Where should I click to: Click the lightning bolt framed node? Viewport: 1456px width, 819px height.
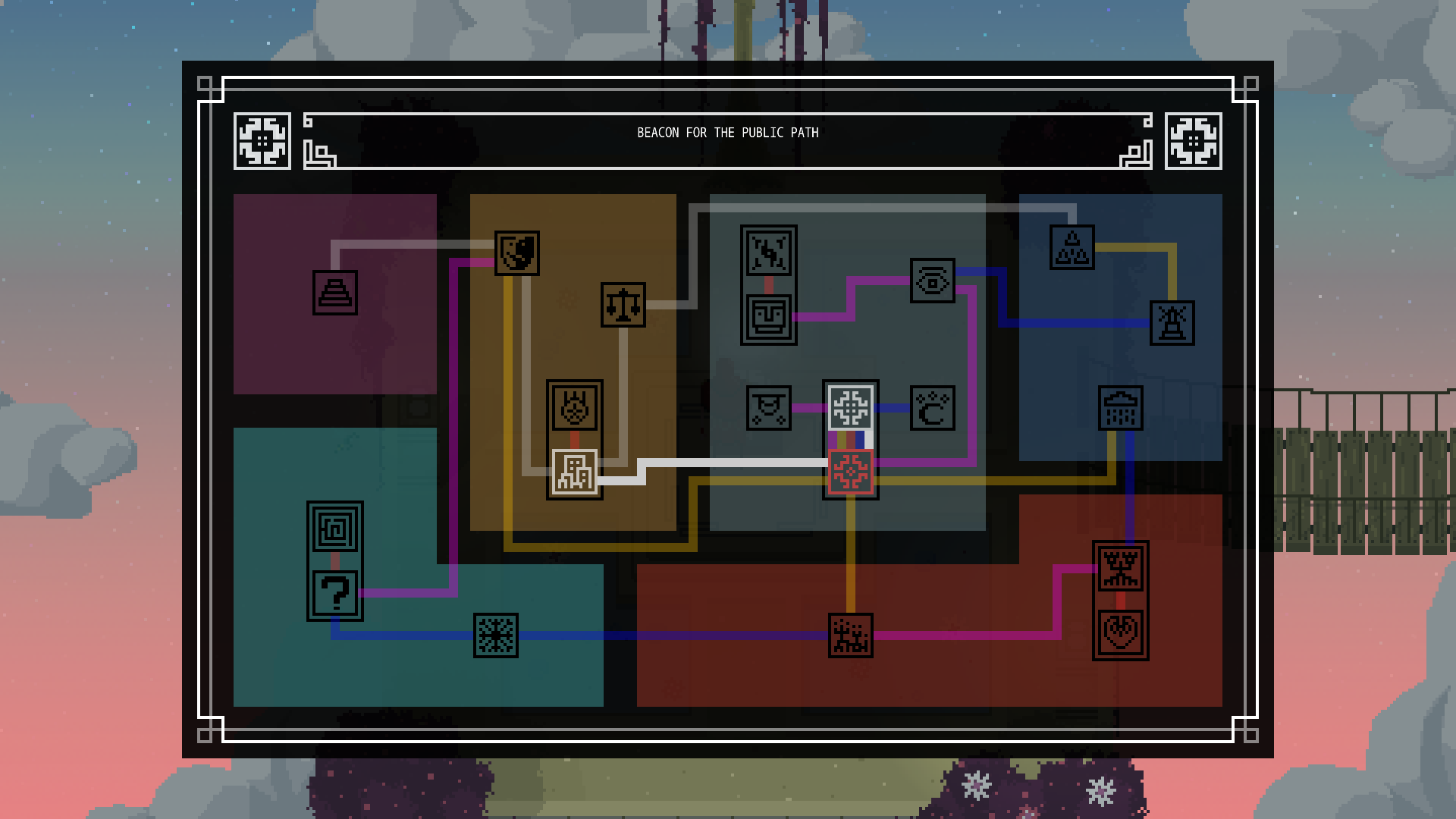(x=769, y=253)
